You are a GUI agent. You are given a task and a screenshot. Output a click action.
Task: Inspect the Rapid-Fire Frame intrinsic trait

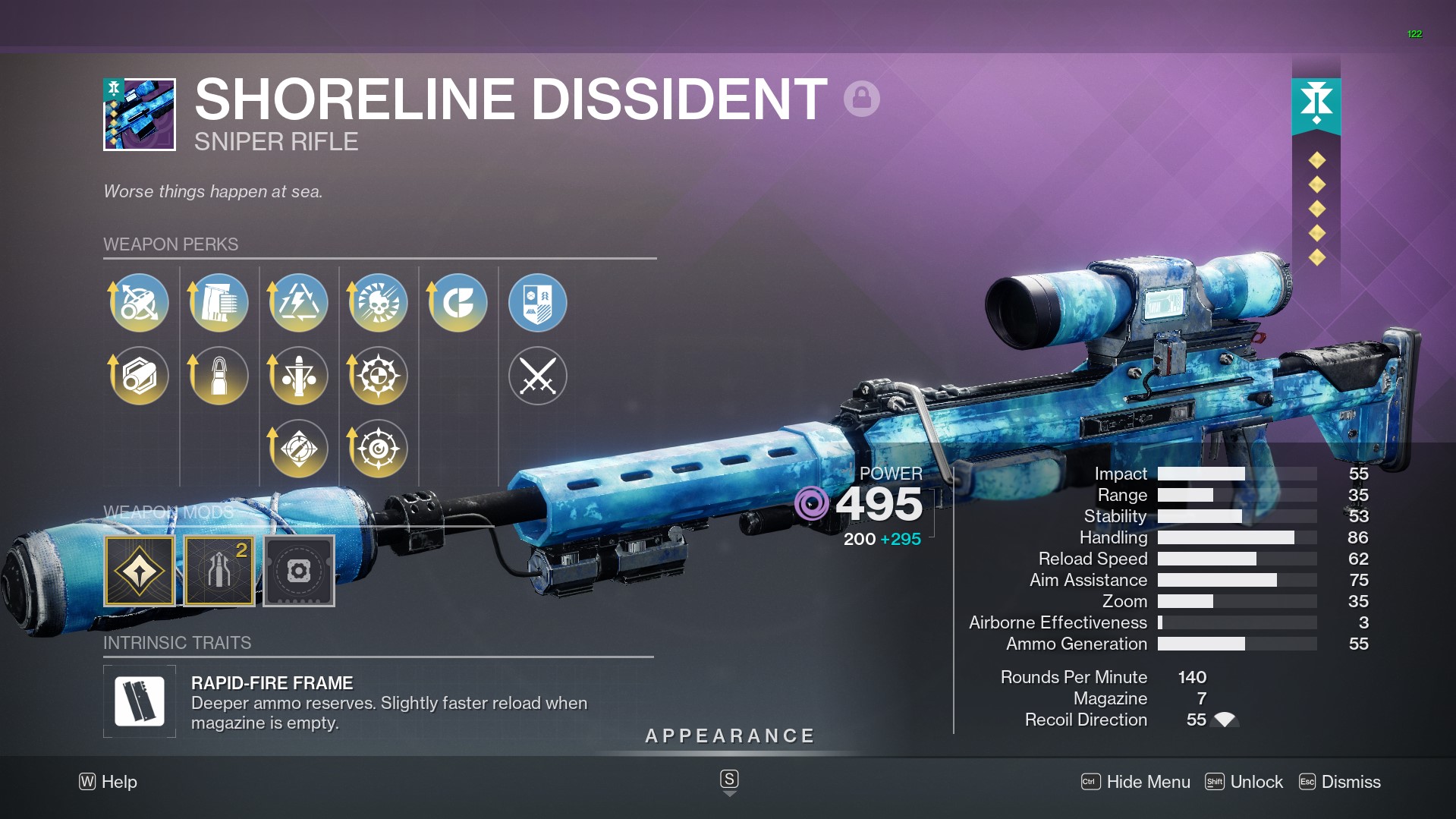140,701
